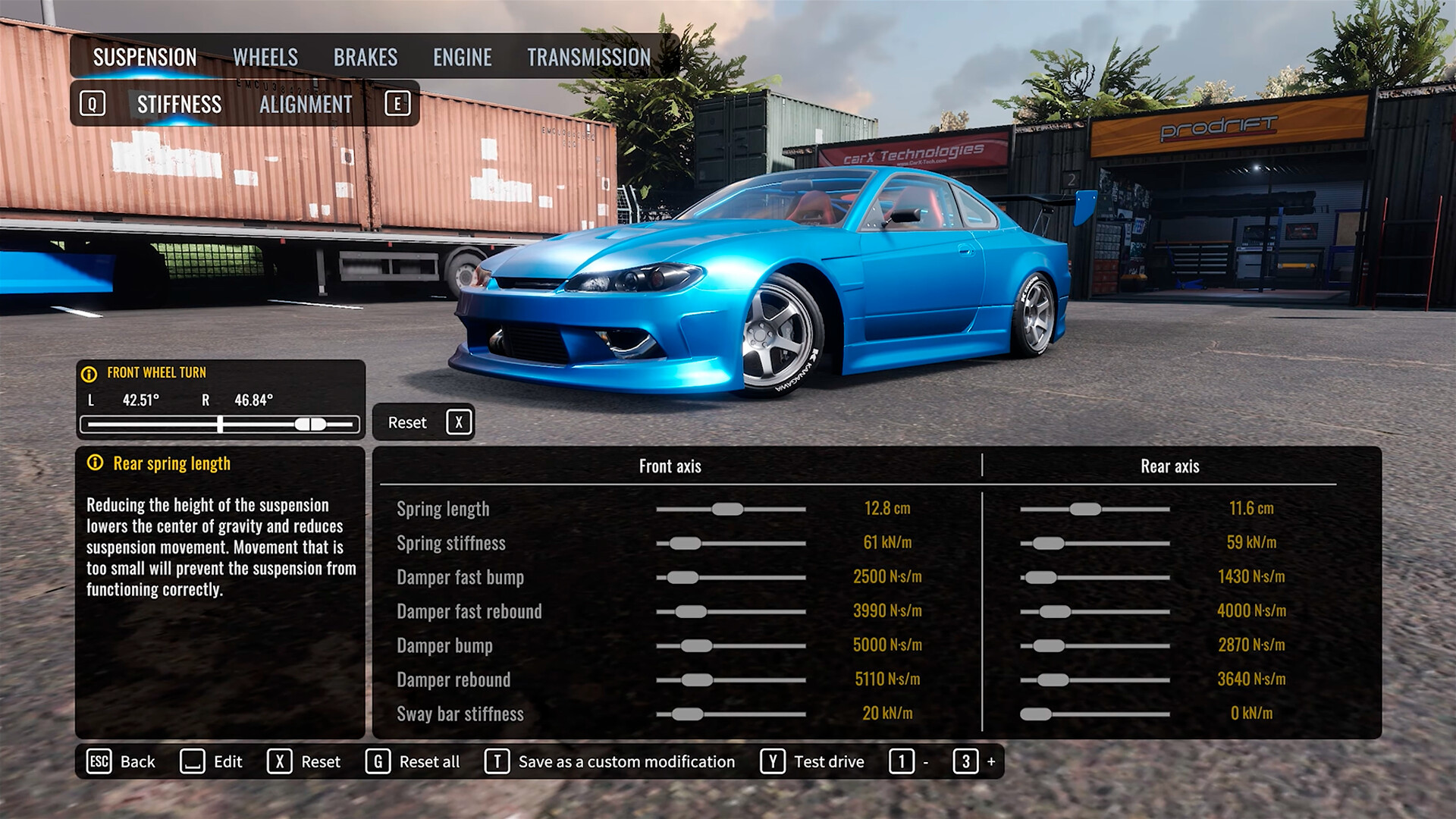Screen dimensions: 1456x819
Task: Click the Suspension tab
Action: click(x=145, y=58)
